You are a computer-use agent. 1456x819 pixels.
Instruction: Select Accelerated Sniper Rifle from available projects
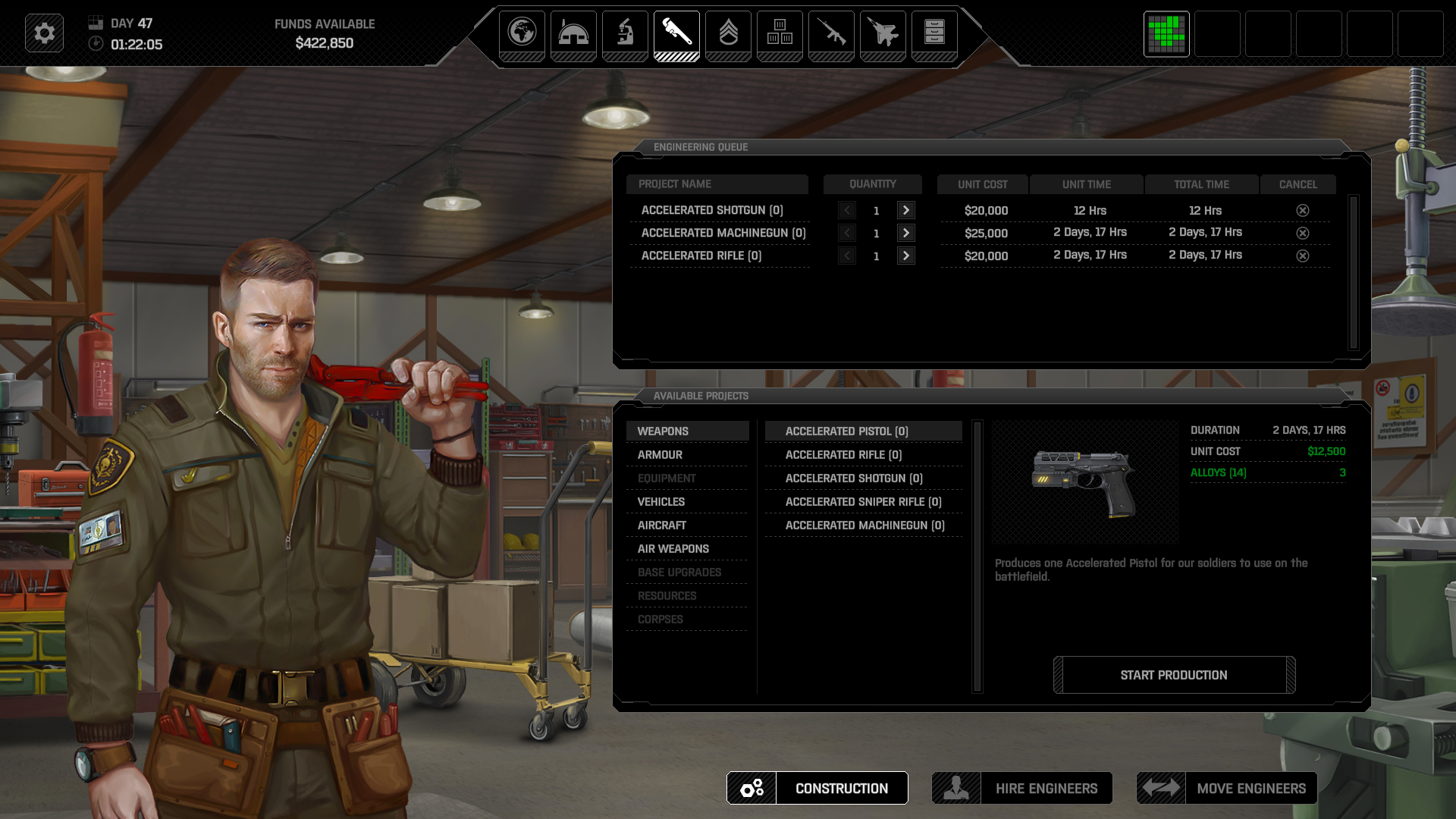tap(863, 502)
